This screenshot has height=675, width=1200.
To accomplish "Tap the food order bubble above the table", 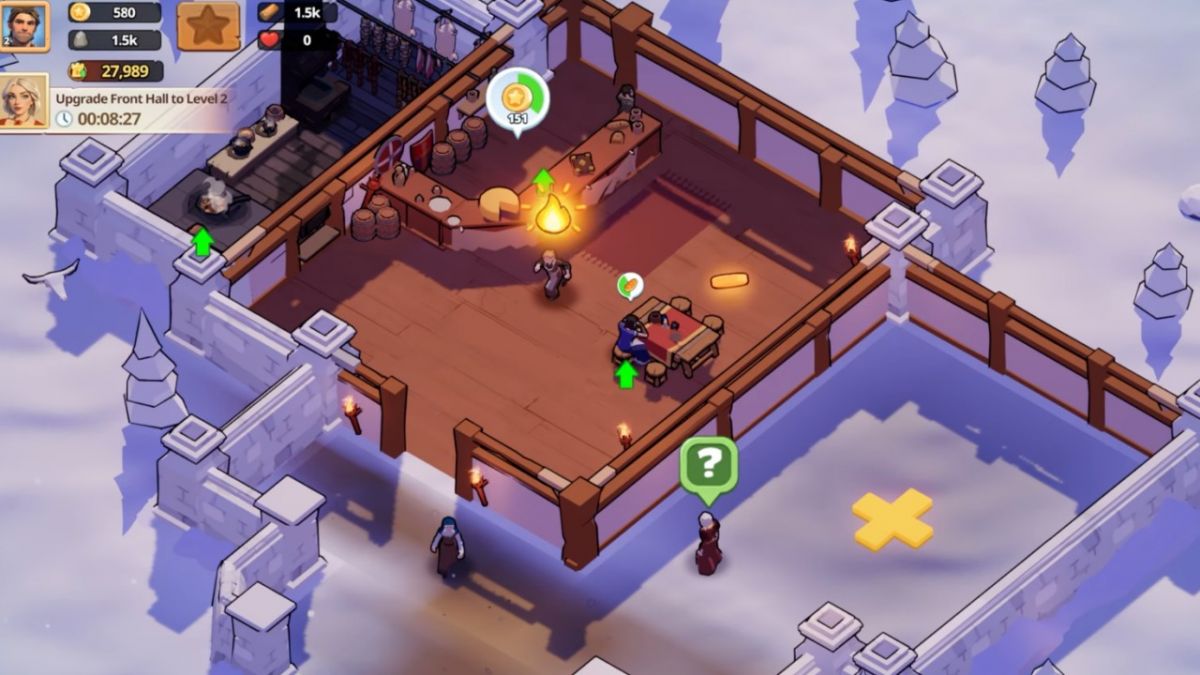I will click(x=630, y=286).
